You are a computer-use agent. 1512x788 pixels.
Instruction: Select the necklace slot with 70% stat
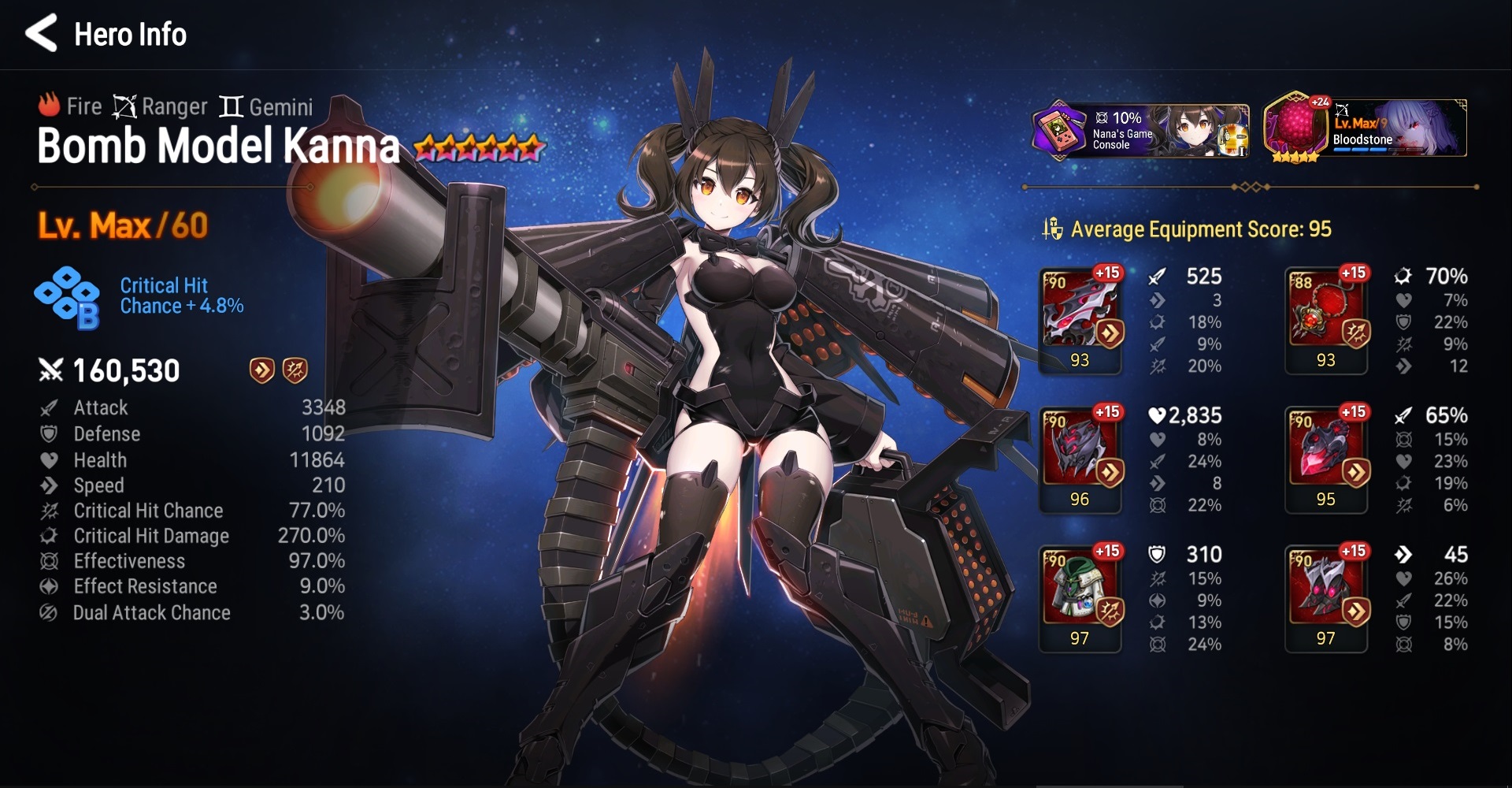[x=1326, y=319]
